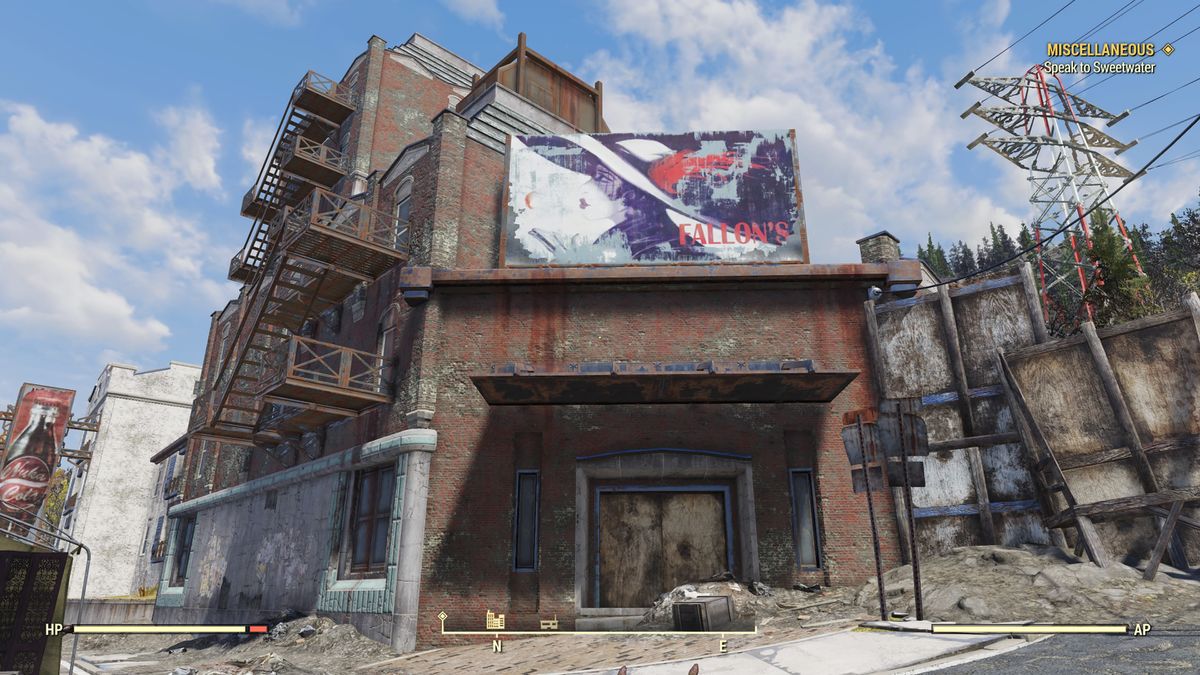This screenshot has height=675, width=1200.
Task: Click the "Speak to Sweetwater" objective
Action: [x=1099, y=68]
